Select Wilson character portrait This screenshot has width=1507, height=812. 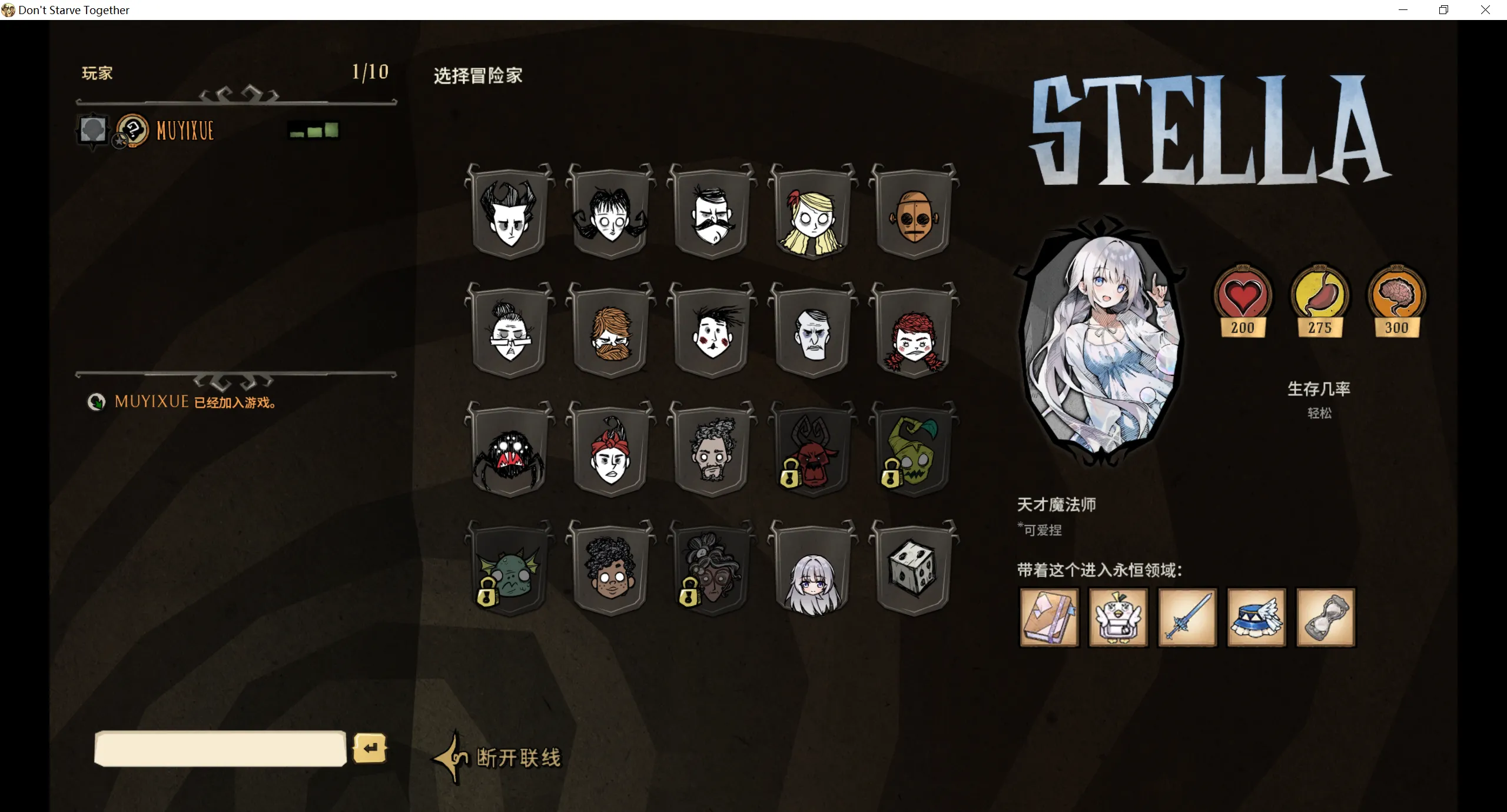point(510,213)
